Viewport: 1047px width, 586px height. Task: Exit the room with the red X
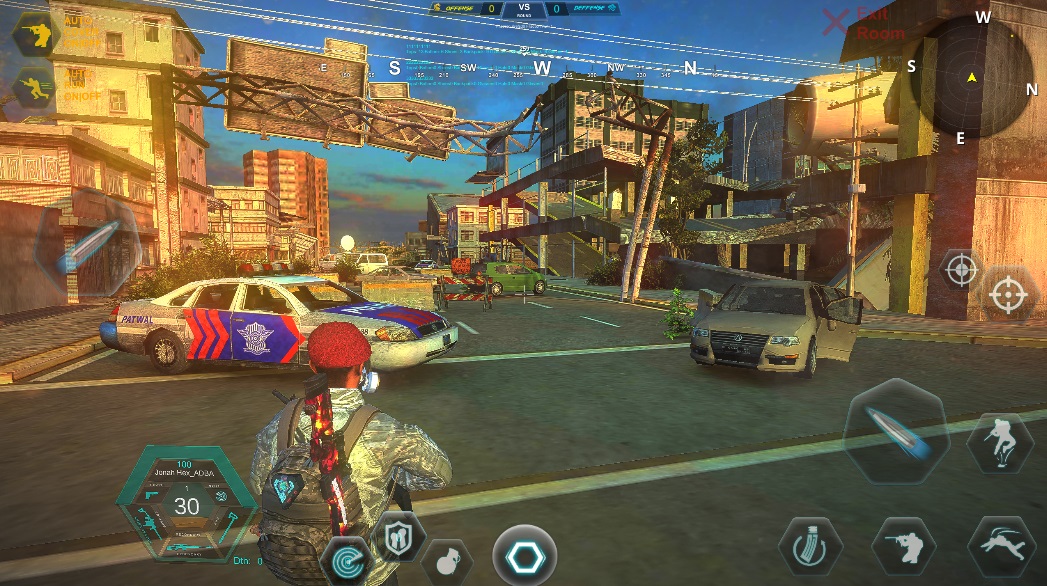[835, 22]
